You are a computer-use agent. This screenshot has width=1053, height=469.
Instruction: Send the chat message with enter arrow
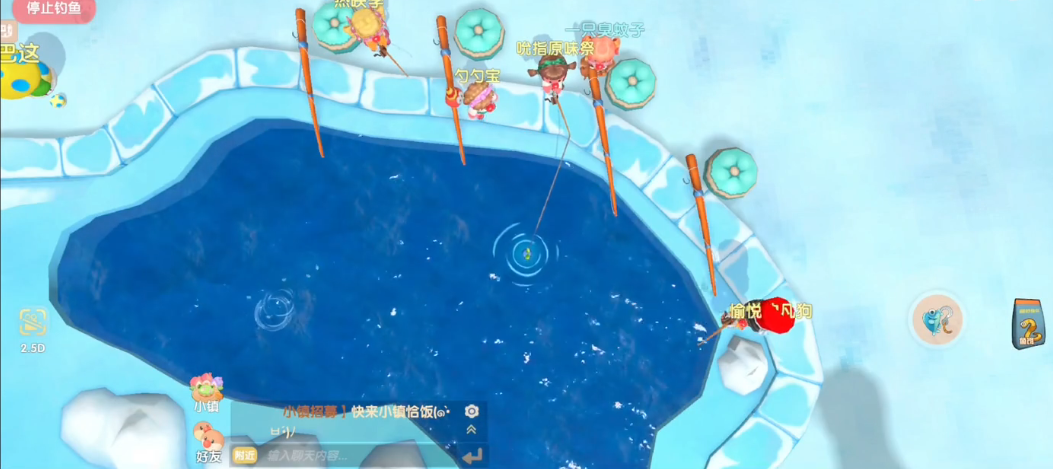(472, 456)
